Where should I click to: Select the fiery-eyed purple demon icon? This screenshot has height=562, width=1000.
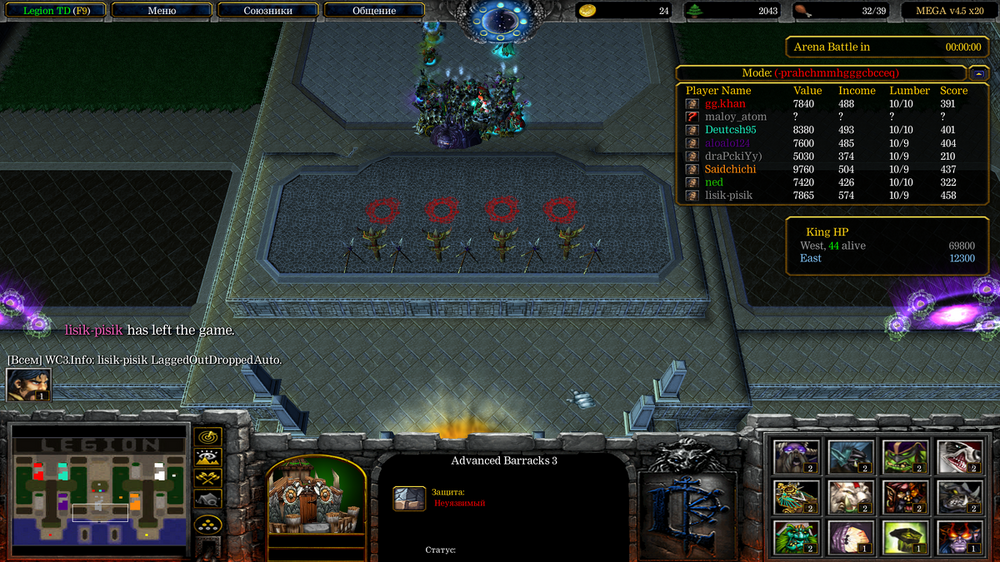957,537
